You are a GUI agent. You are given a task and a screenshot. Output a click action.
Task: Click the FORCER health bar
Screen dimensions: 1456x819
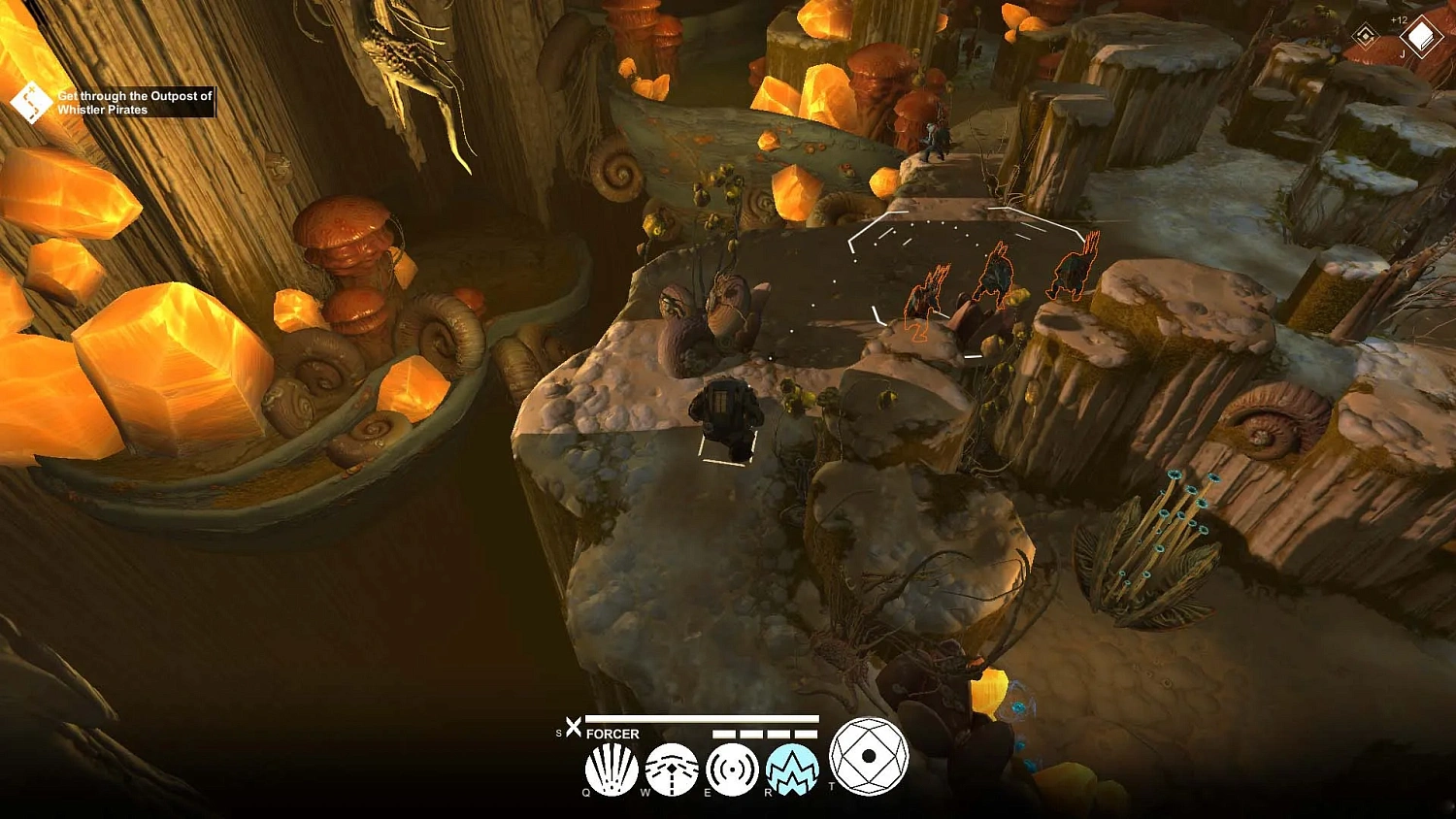[x=700, y=720]
